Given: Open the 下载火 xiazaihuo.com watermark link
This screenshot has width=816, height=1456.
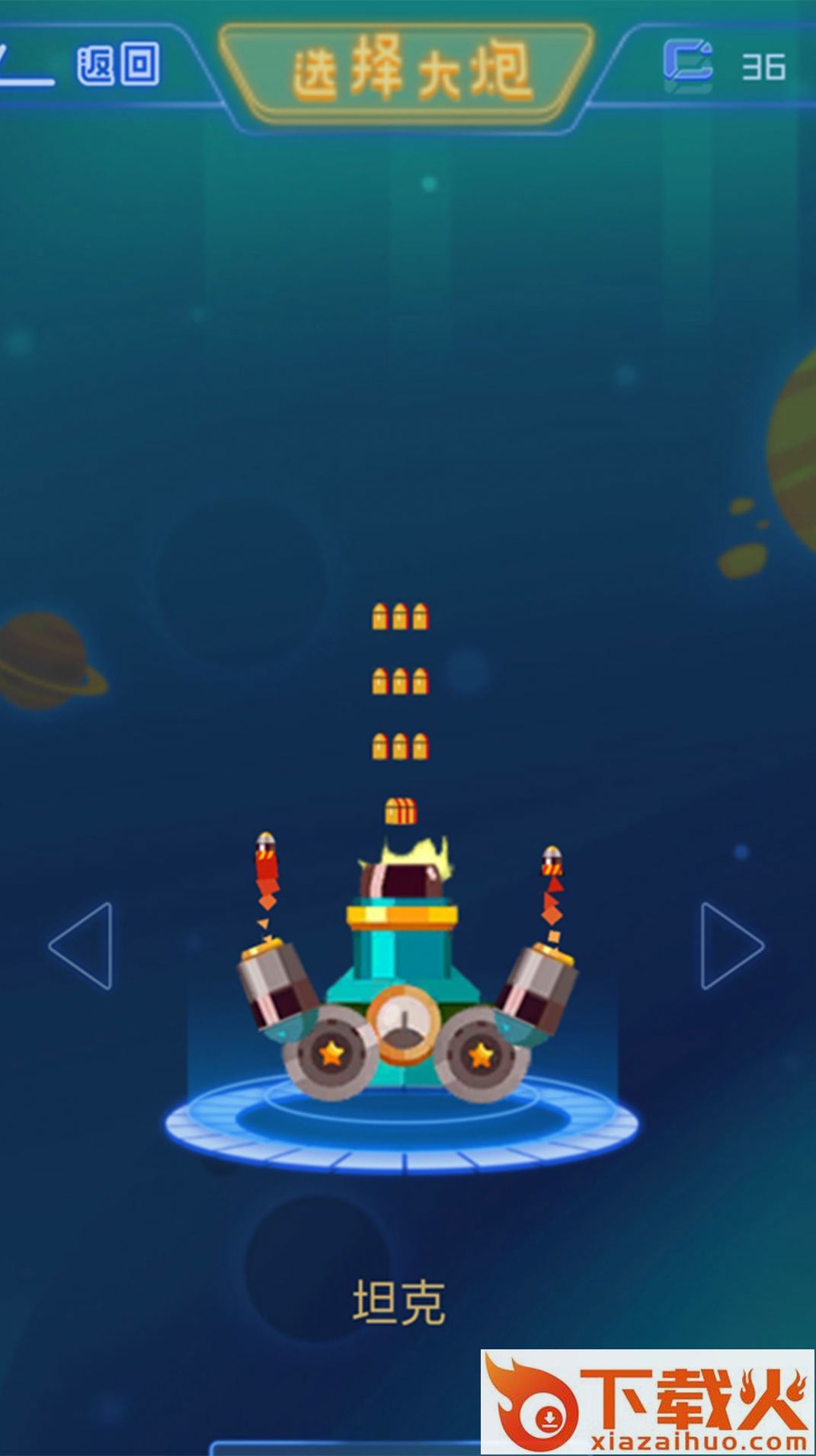Looking at the screenshot, I should tap(648, 1403).
